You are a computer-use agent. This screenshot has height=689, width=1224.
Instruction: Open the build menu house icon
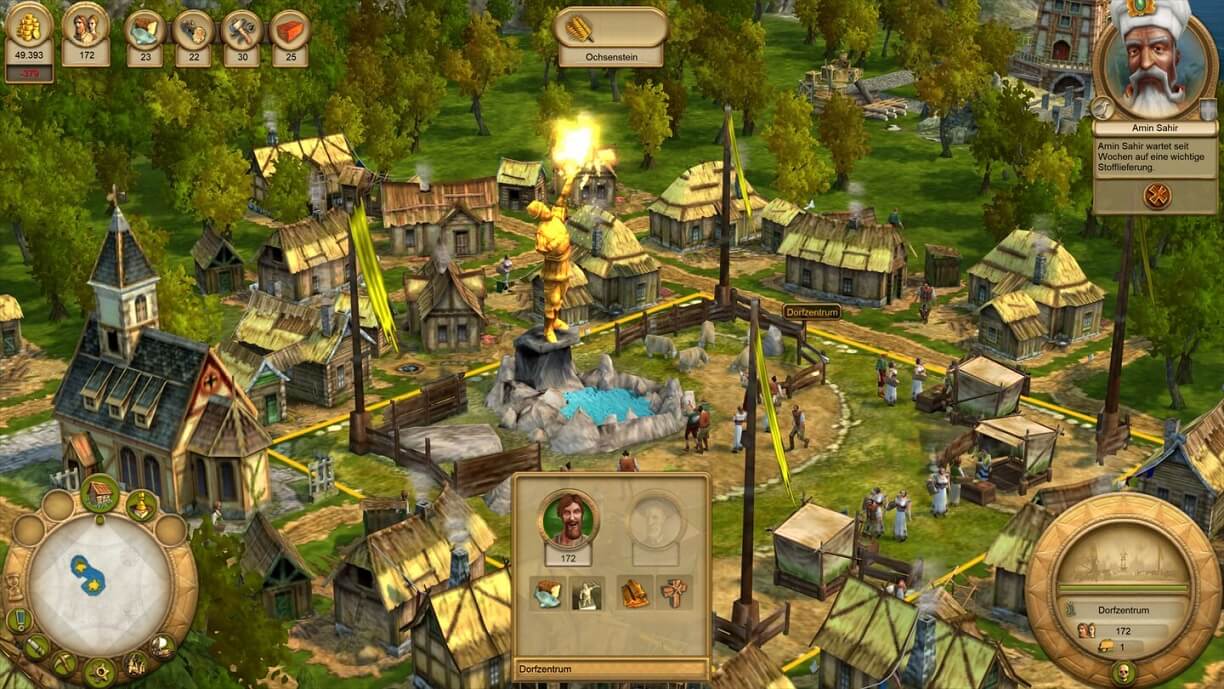99,492
